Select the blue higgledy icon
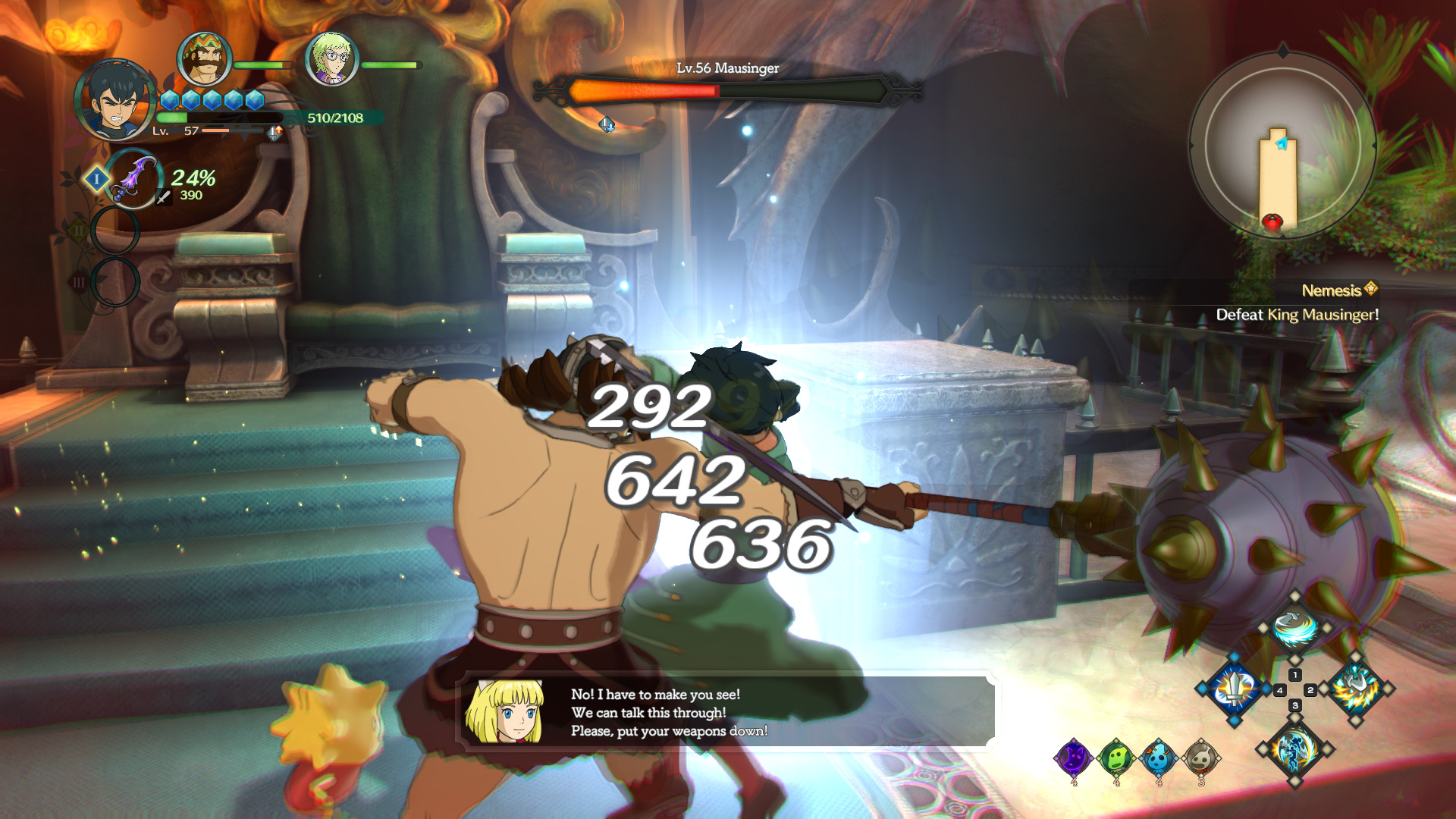The image size is (1456, 819). (x=1159, y=757)
